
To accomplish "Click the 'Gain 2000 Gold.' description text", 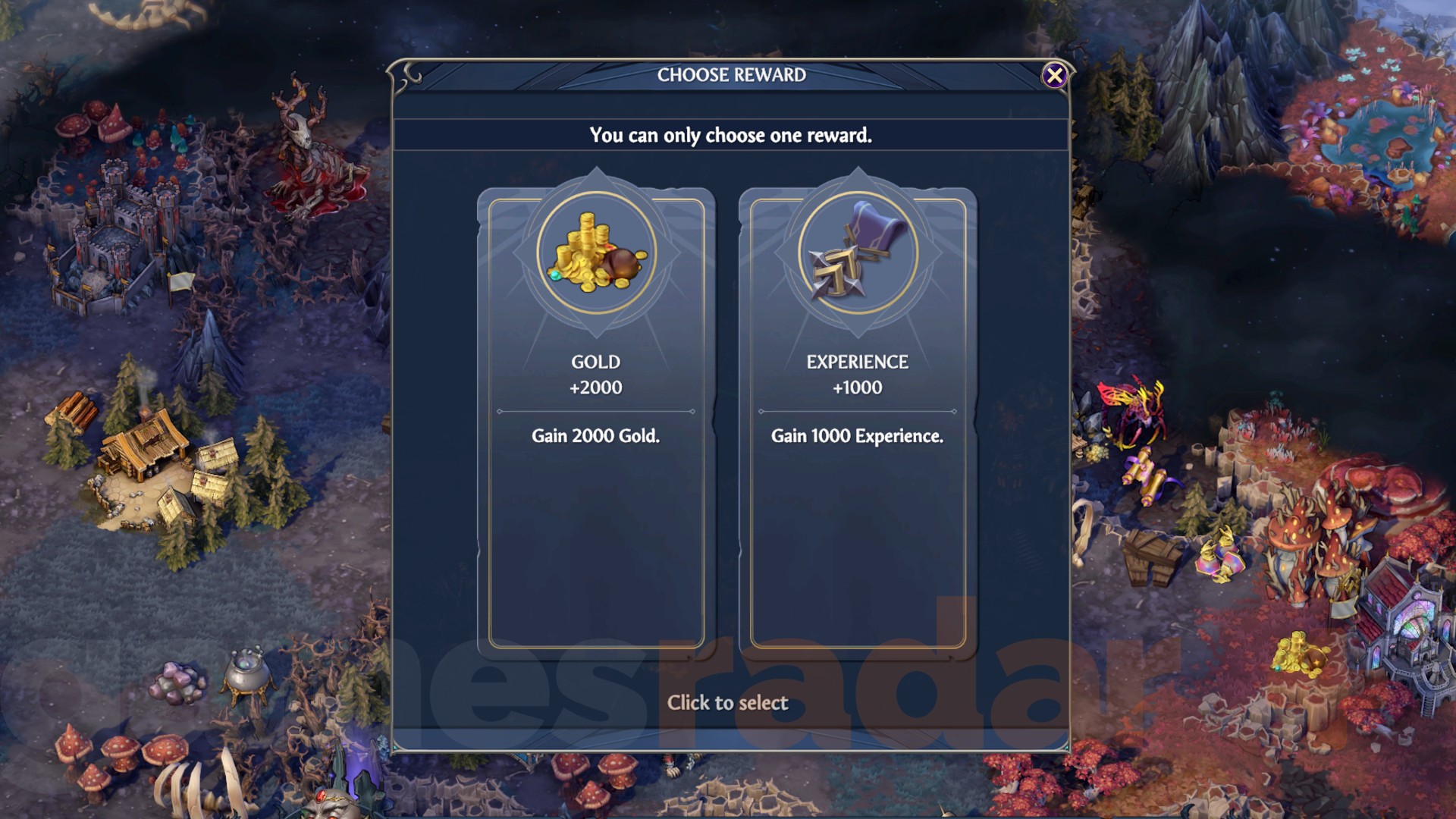I will [596, 436].
